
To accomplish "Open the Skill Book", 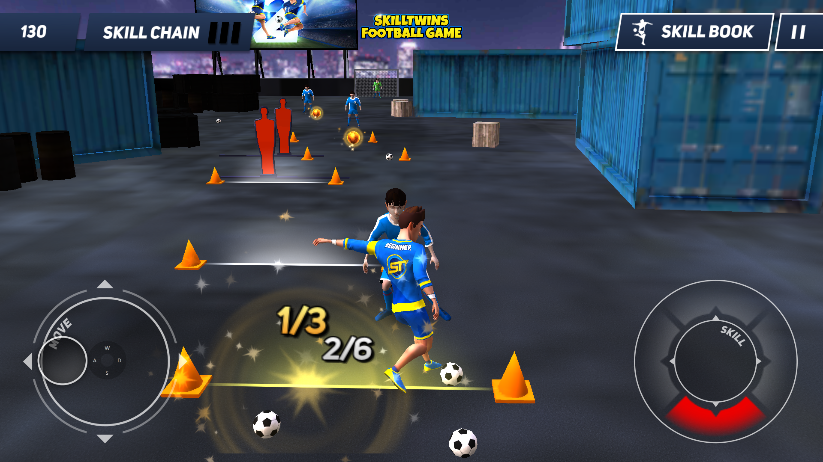I will [695, 31].
